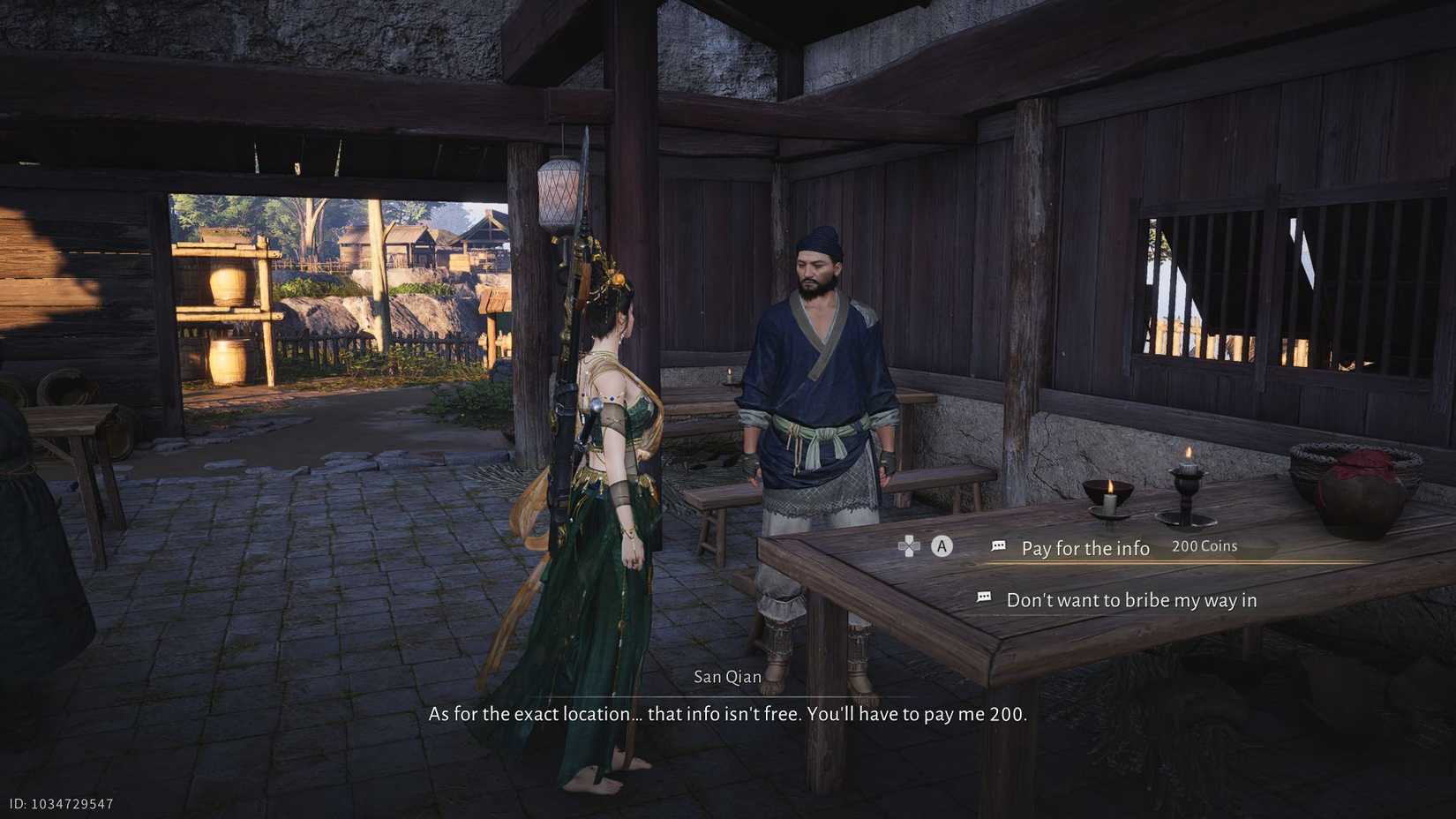Screen dimensions: 1456x819
Task: Click San Qian's name label above the subtitle
Action: (x=728, y=676)
